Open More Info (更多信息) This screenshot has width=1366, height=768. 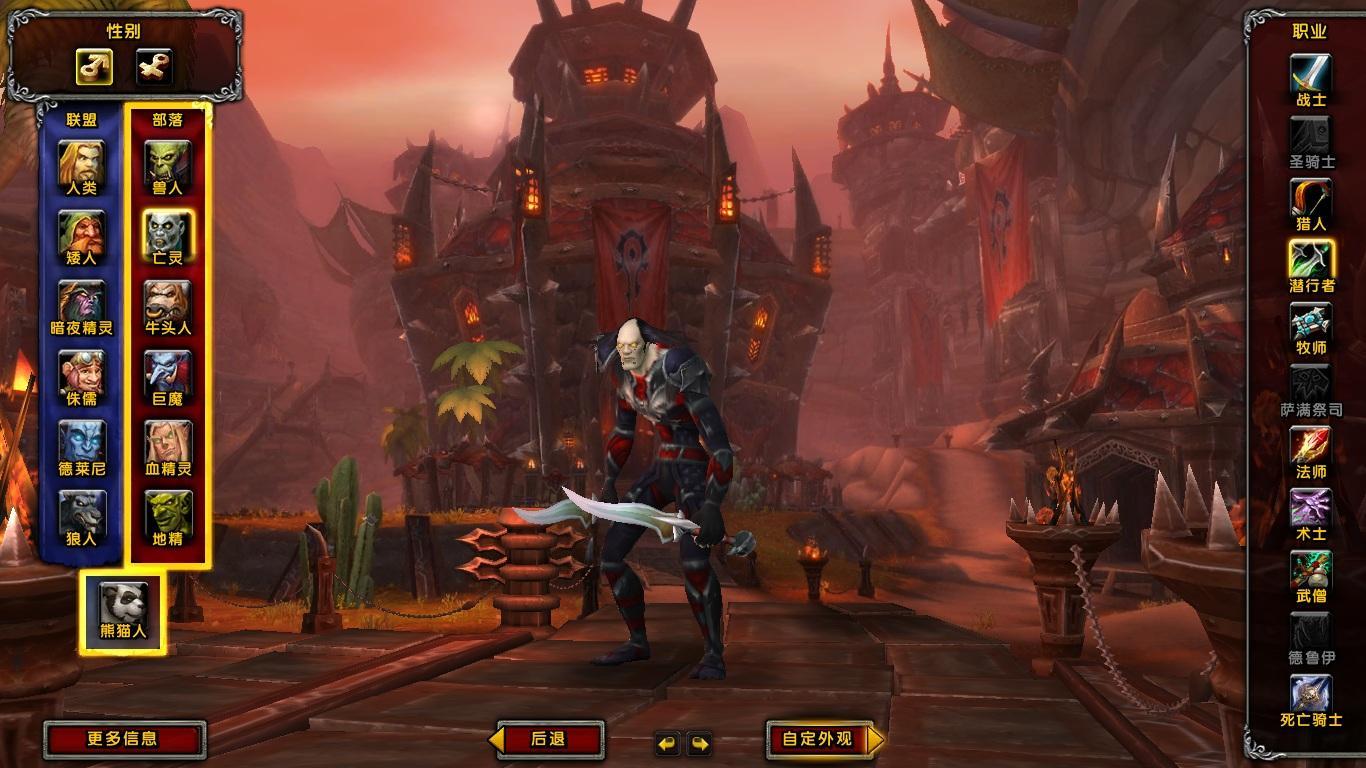pos(123,740)
